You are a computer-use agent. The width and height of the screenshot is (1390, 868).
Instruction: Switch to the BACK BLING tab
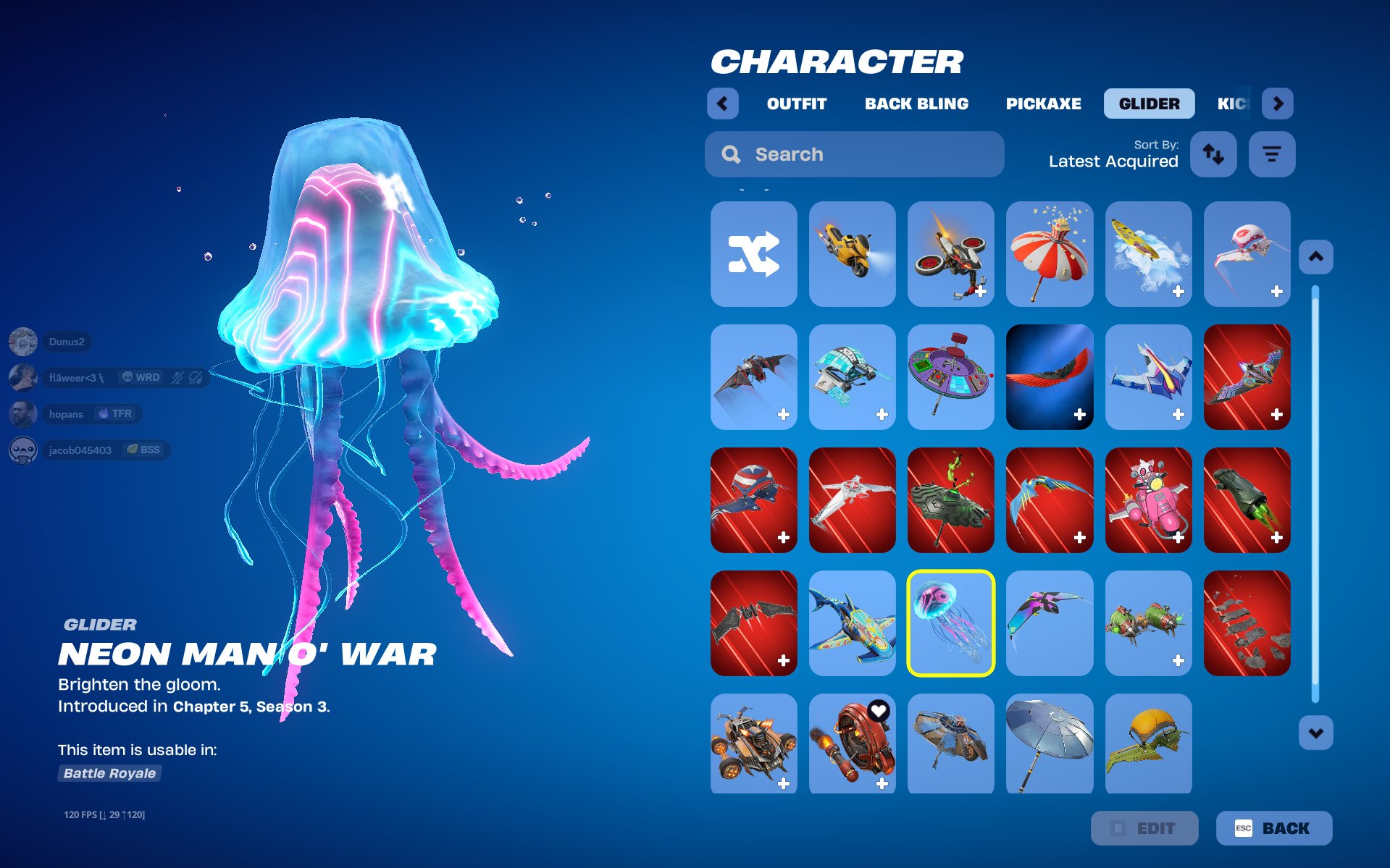917,103
